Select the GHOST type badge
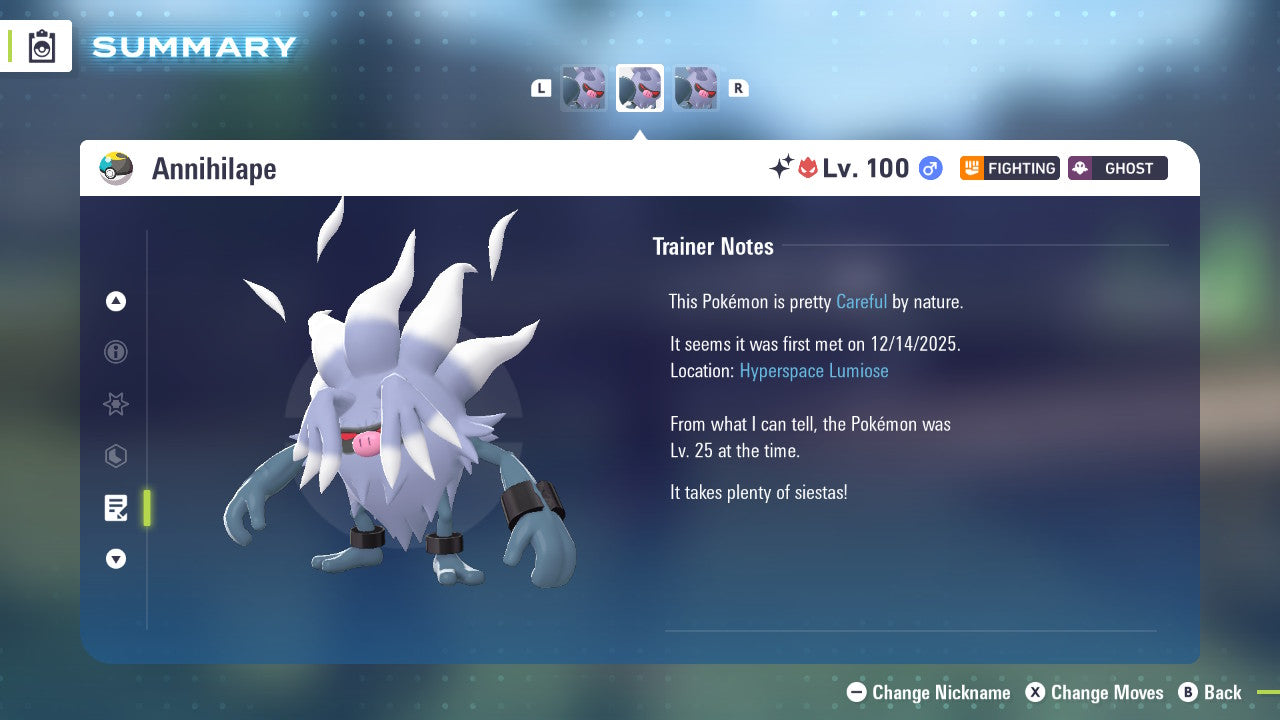This screenshot has width=1280, height=720. [1117, 168]
